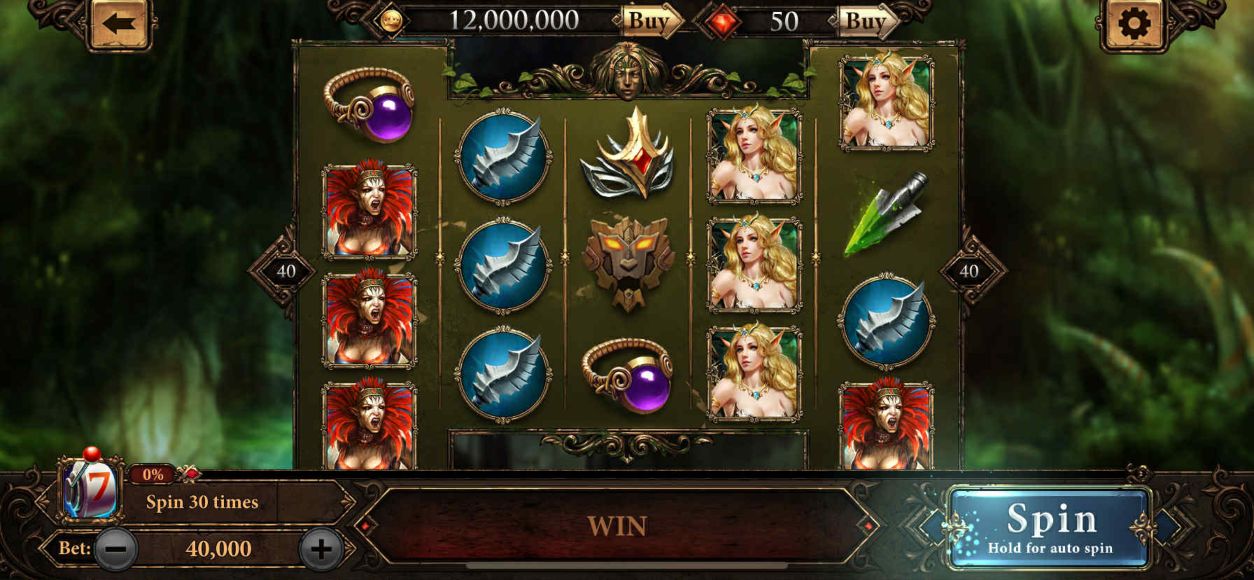Buy more red gems

click(x=866, y=20)
